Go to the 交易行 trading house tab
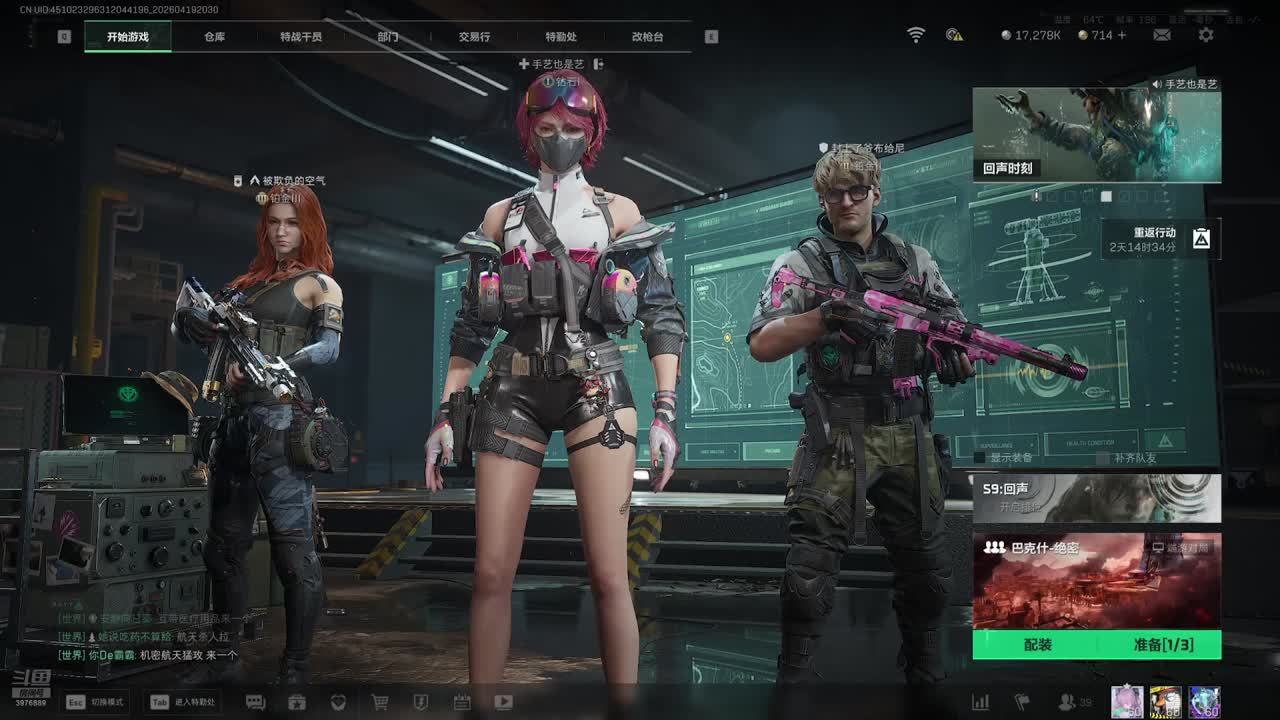This screenshot has height=720, width=1280. pos(474,37)
